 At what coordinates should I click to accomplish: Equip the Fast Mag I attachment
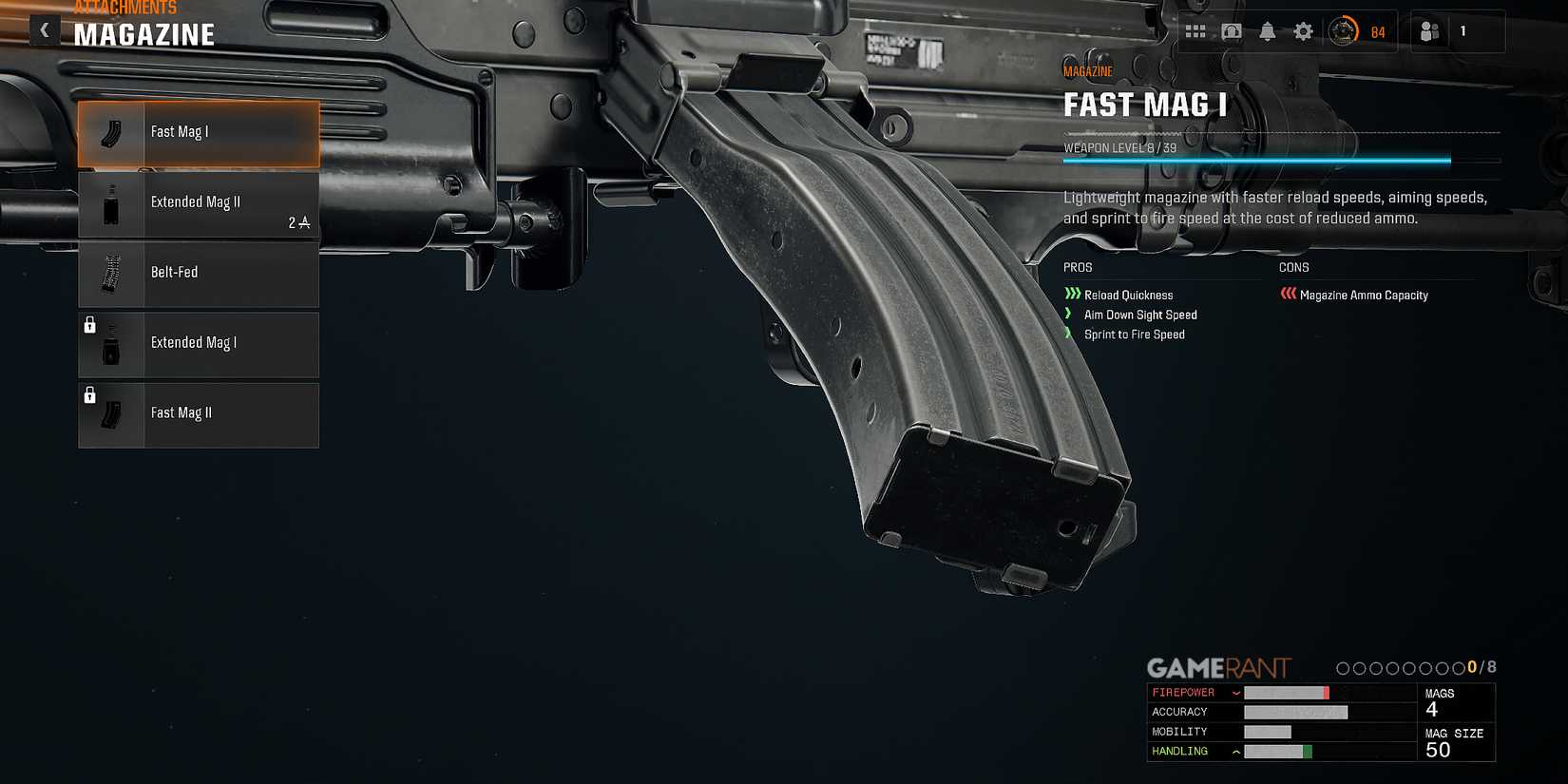click(198, 133)
